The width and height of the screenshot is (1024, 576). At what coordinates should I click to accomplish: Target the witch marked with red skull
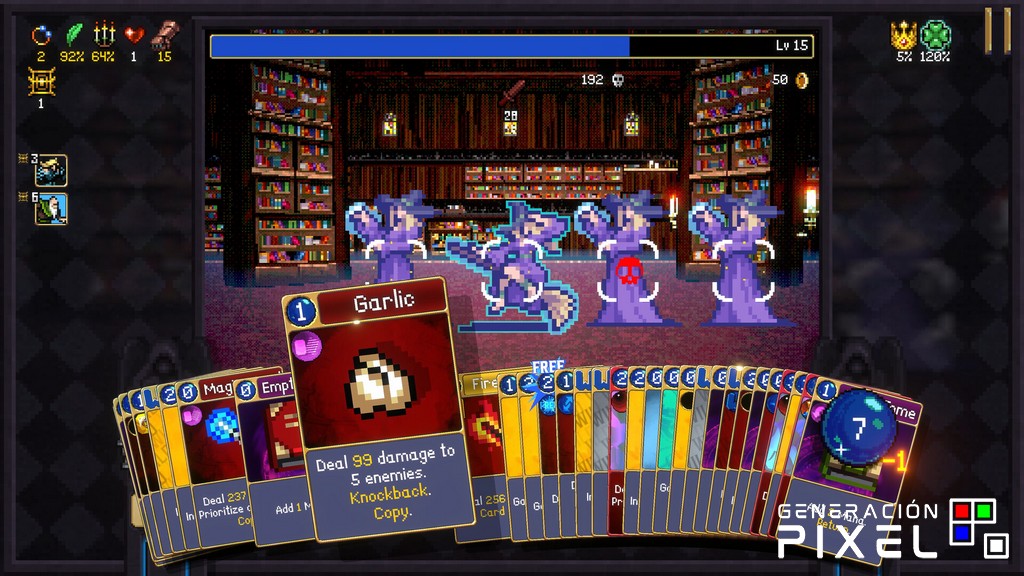coord(628,270)
